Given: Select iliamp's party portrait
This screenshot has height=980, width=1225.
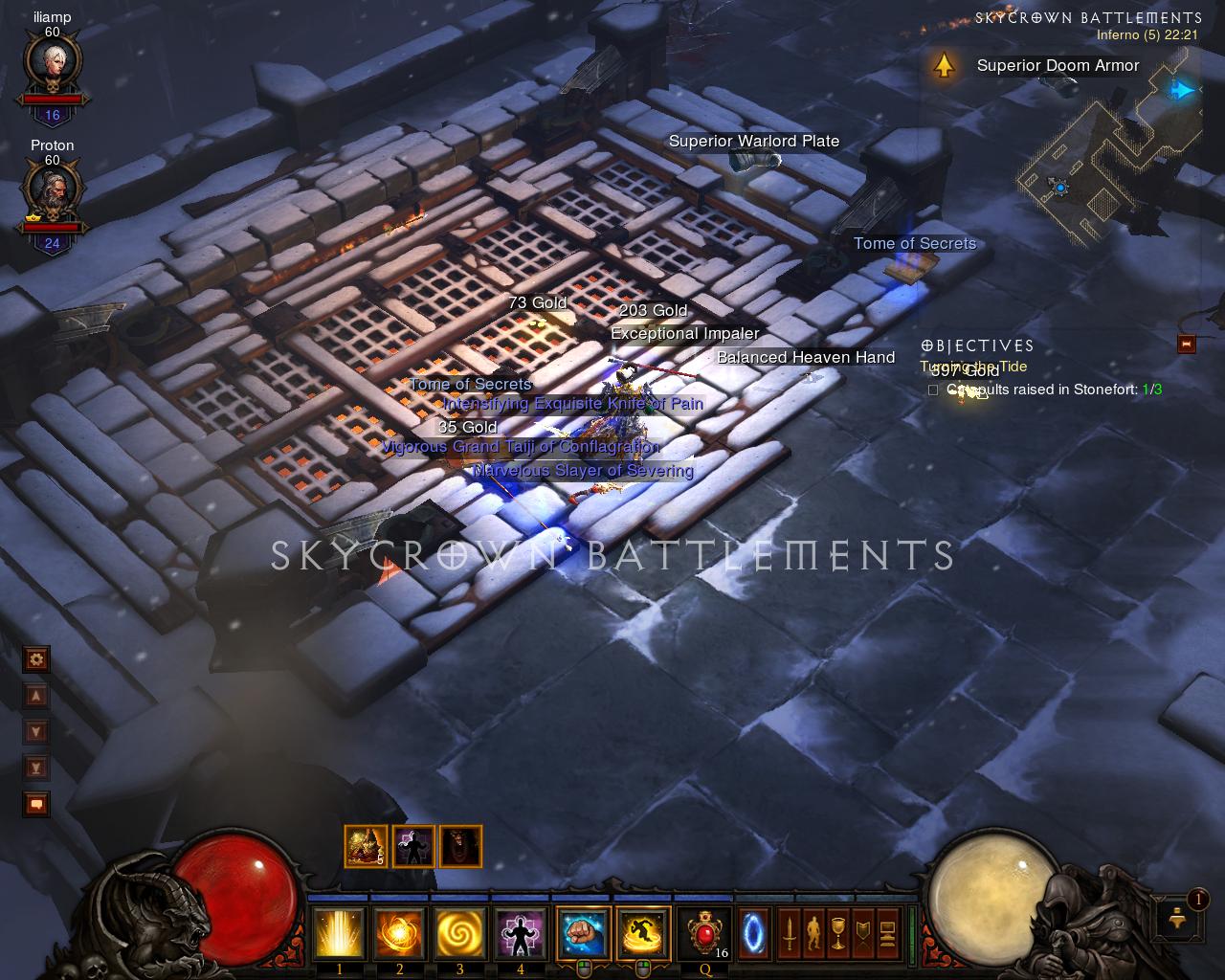Looking at the screenshot, I should 52,65.
